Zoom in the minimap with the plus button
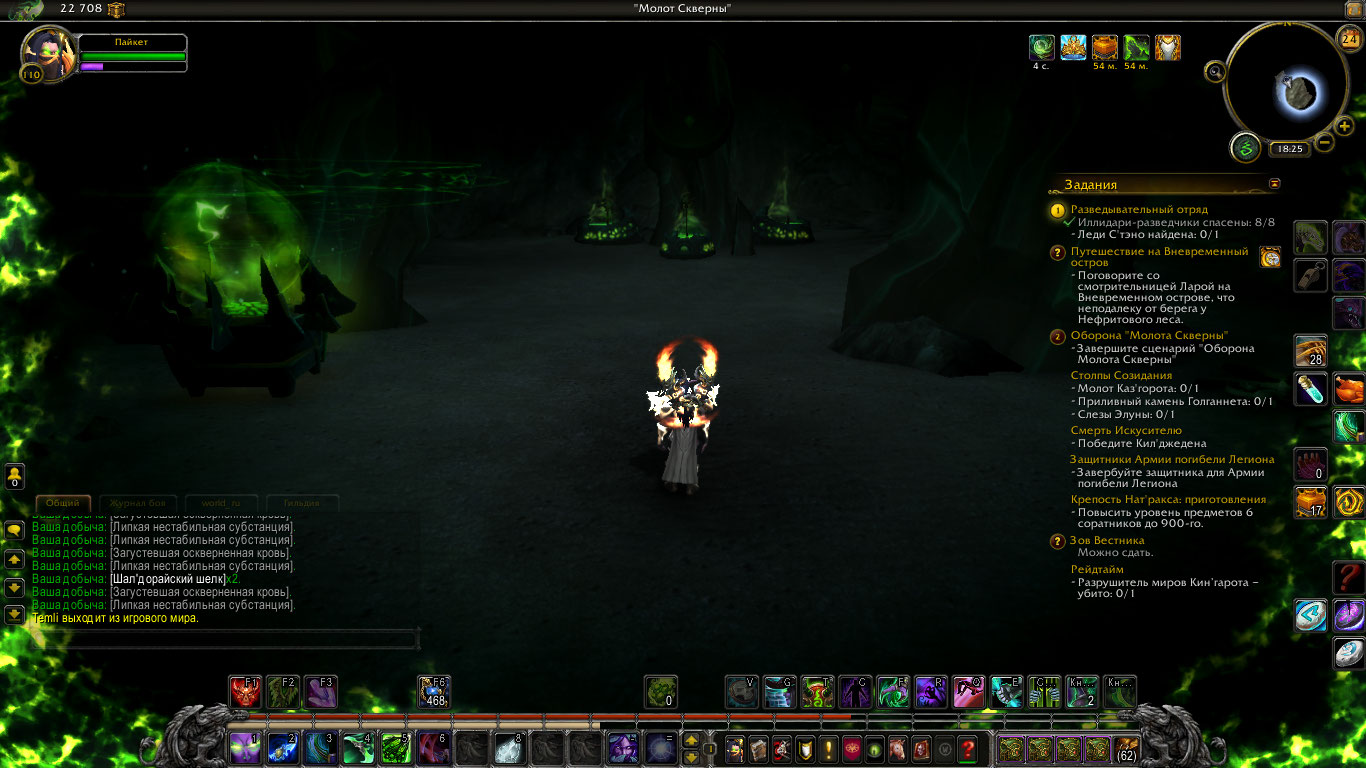 (1345, 127)
